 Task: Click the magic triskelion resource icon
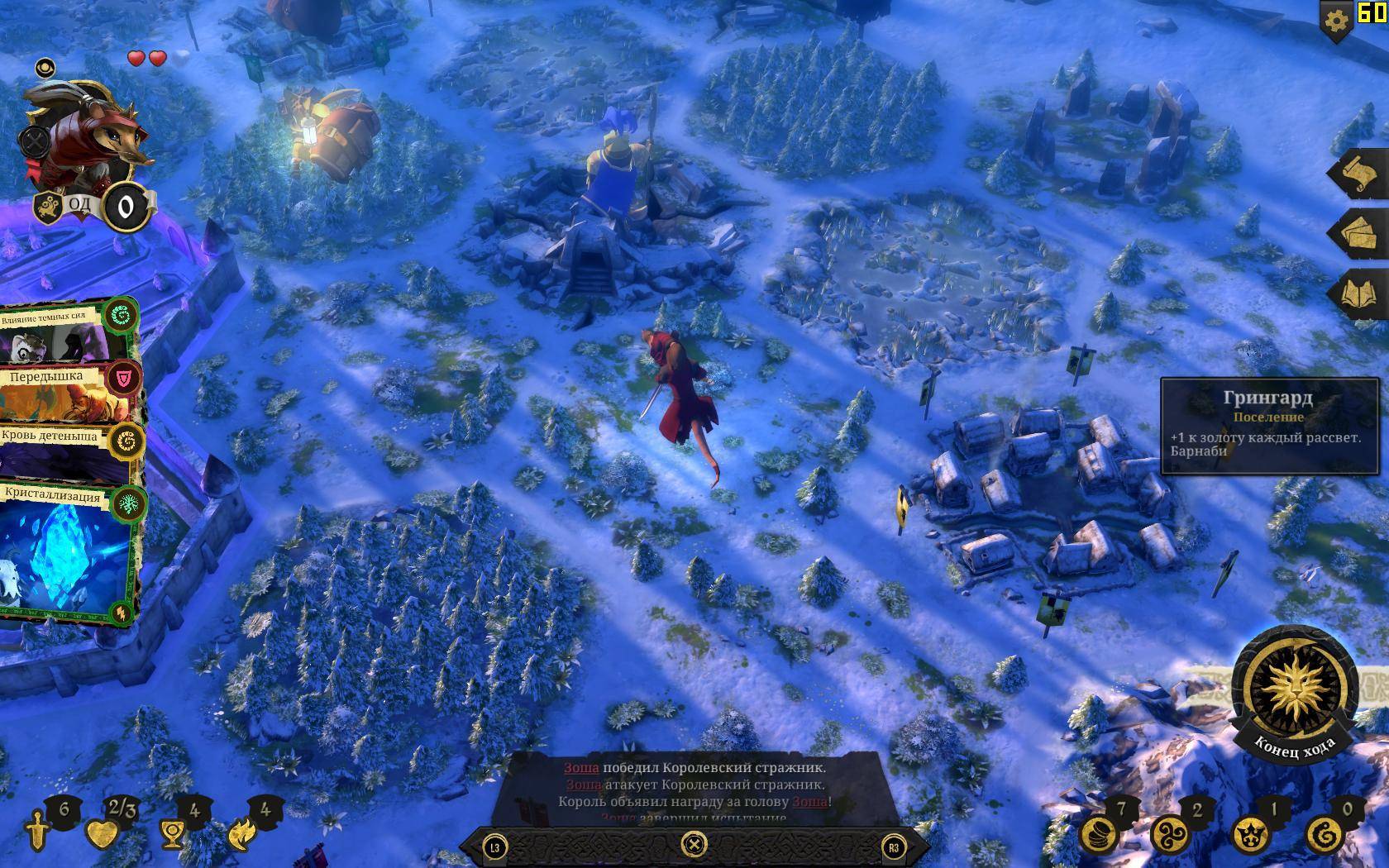tap(1173, 834)
